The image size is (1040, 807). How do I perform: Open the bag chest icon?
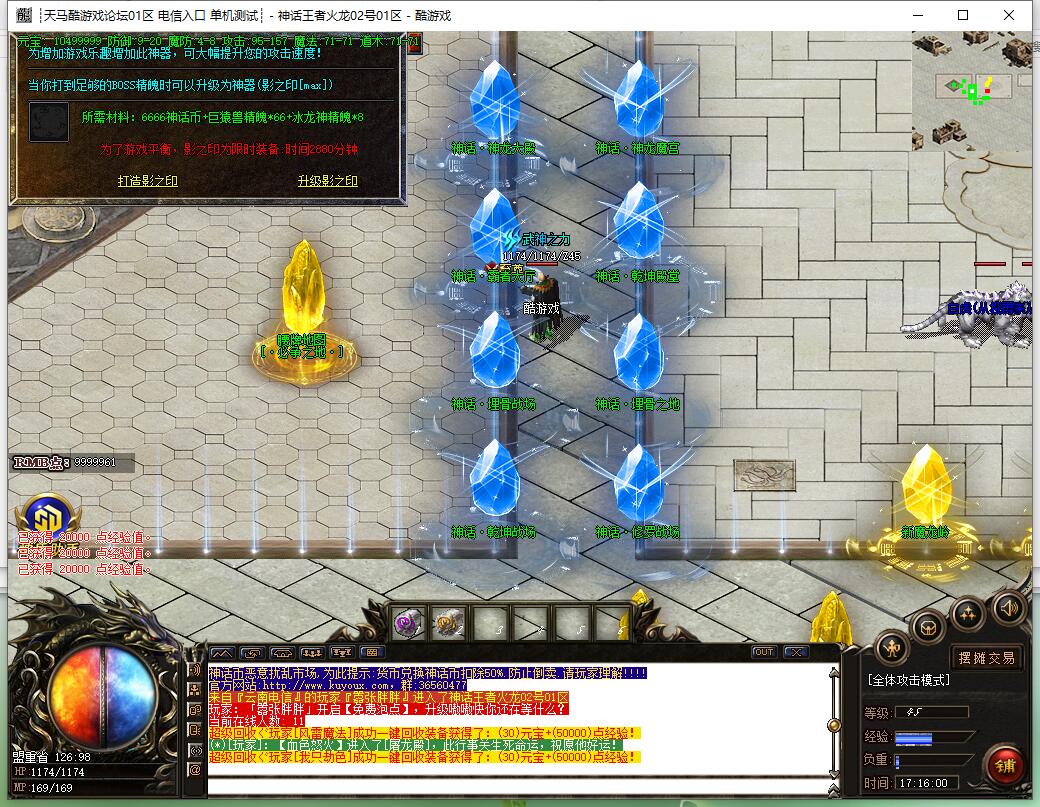click(929, 627)
